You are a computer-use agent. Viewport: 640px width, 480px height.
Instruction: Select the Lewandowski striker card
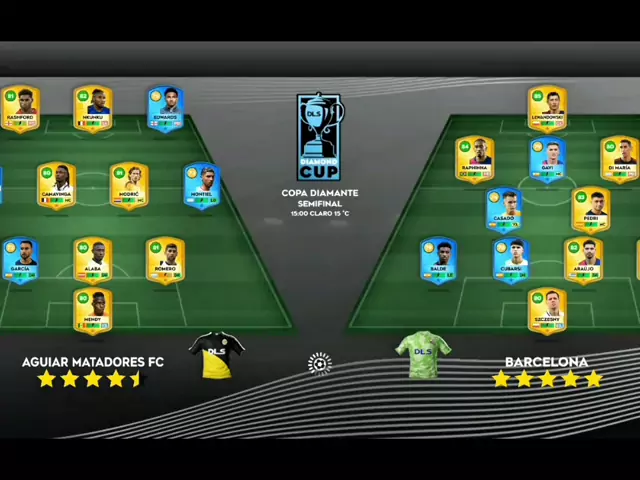point(547,109)
